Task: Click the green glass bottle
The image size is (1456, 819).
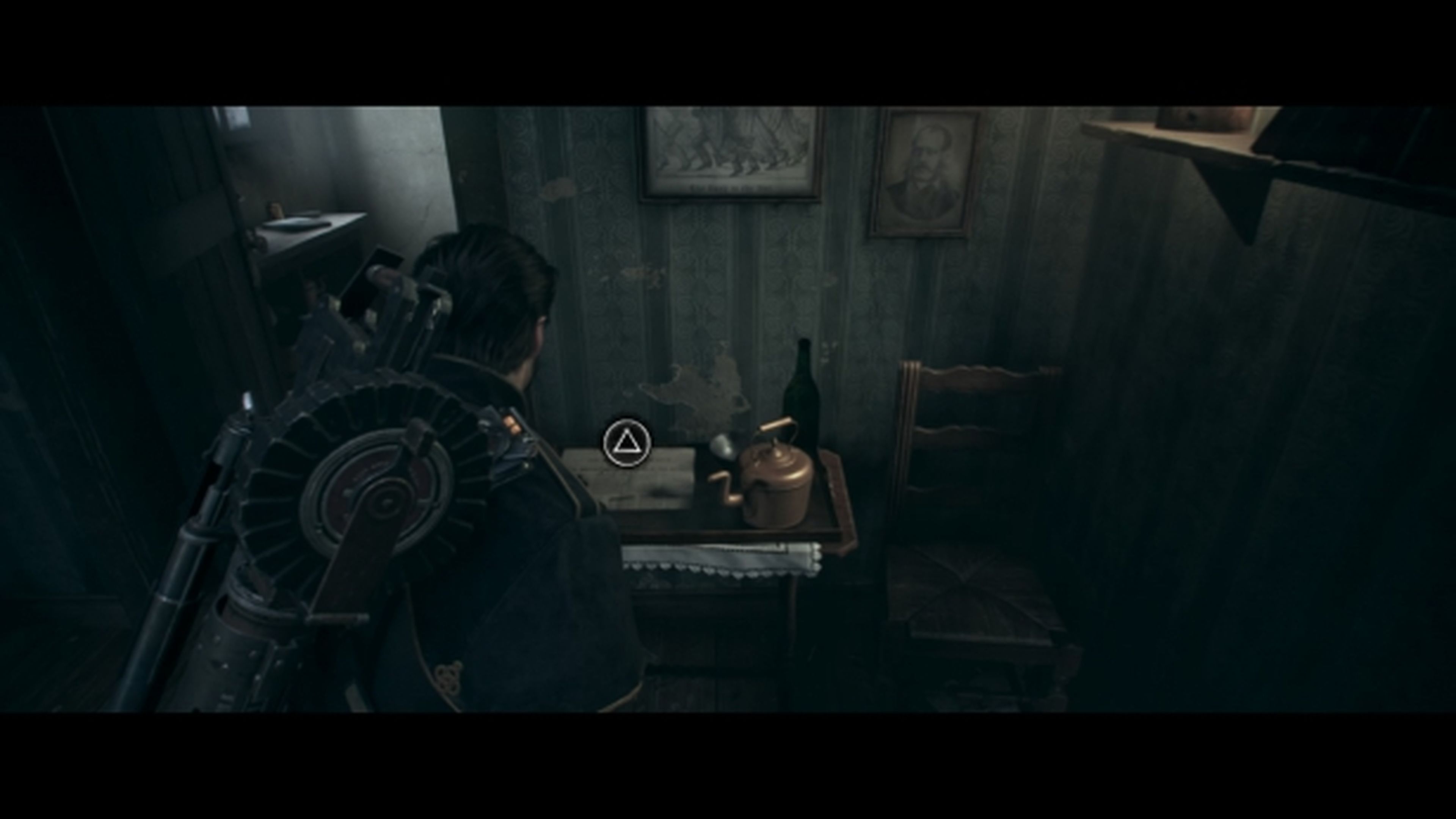Action: [803, 390]
